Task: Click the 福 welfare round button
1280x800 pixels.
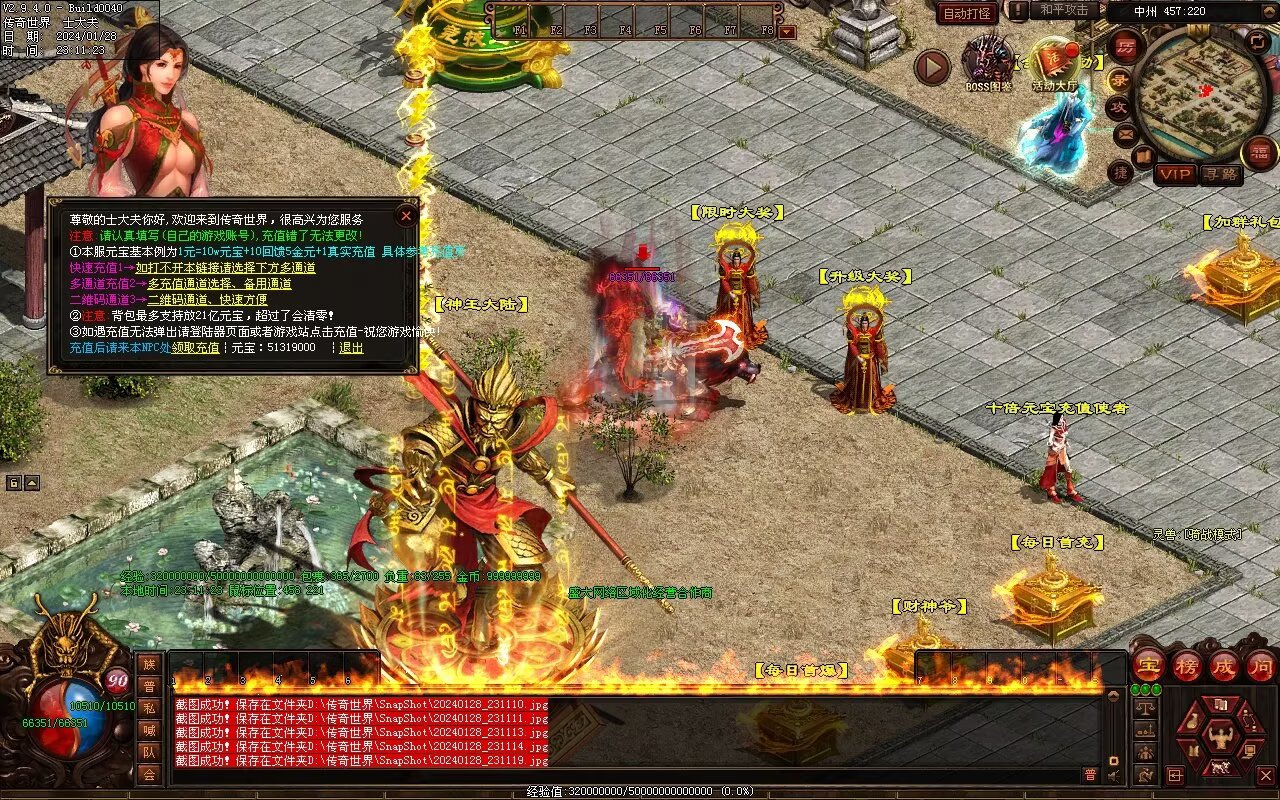Action: [1258, 153]
